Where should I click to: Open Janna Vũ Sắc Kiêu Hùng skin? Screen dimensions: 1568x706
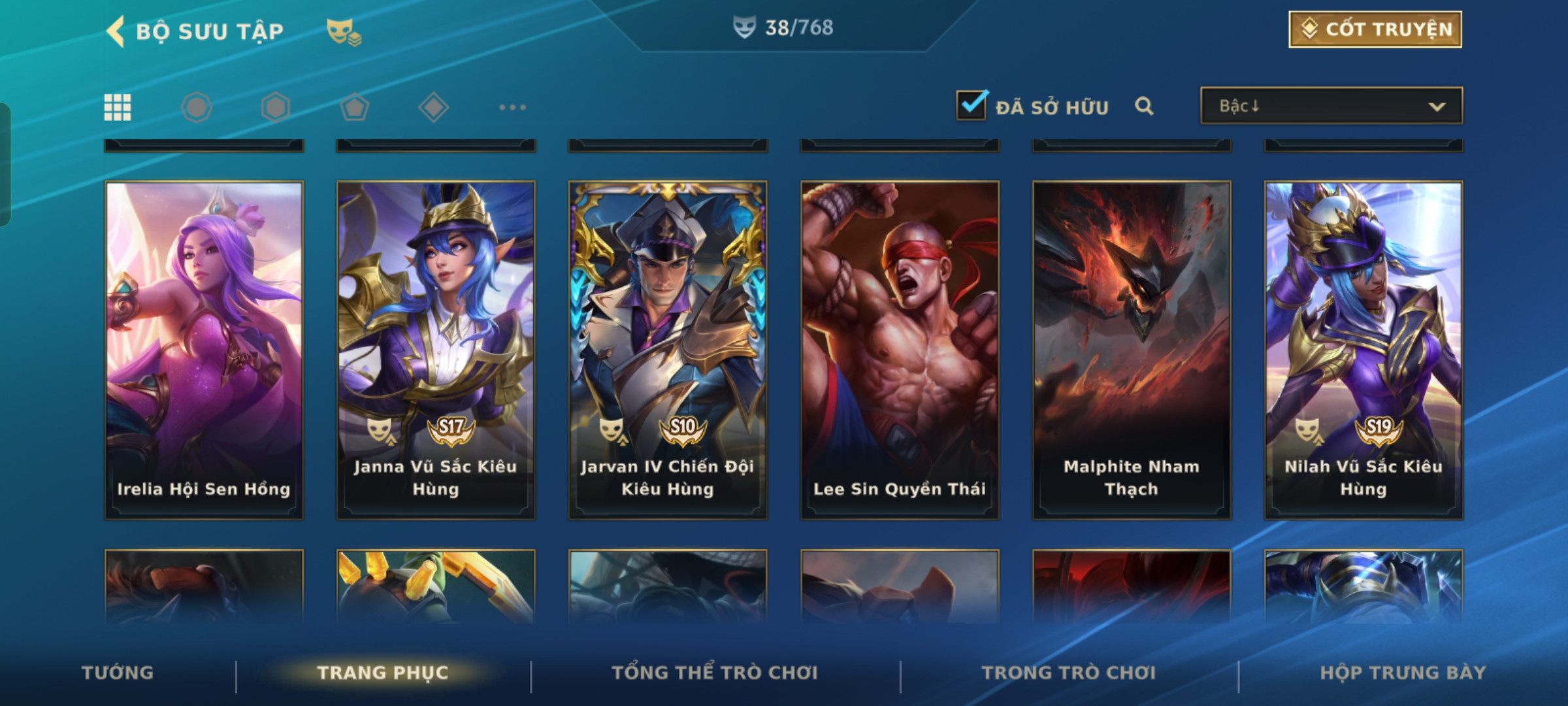click(x=436, y=350)
